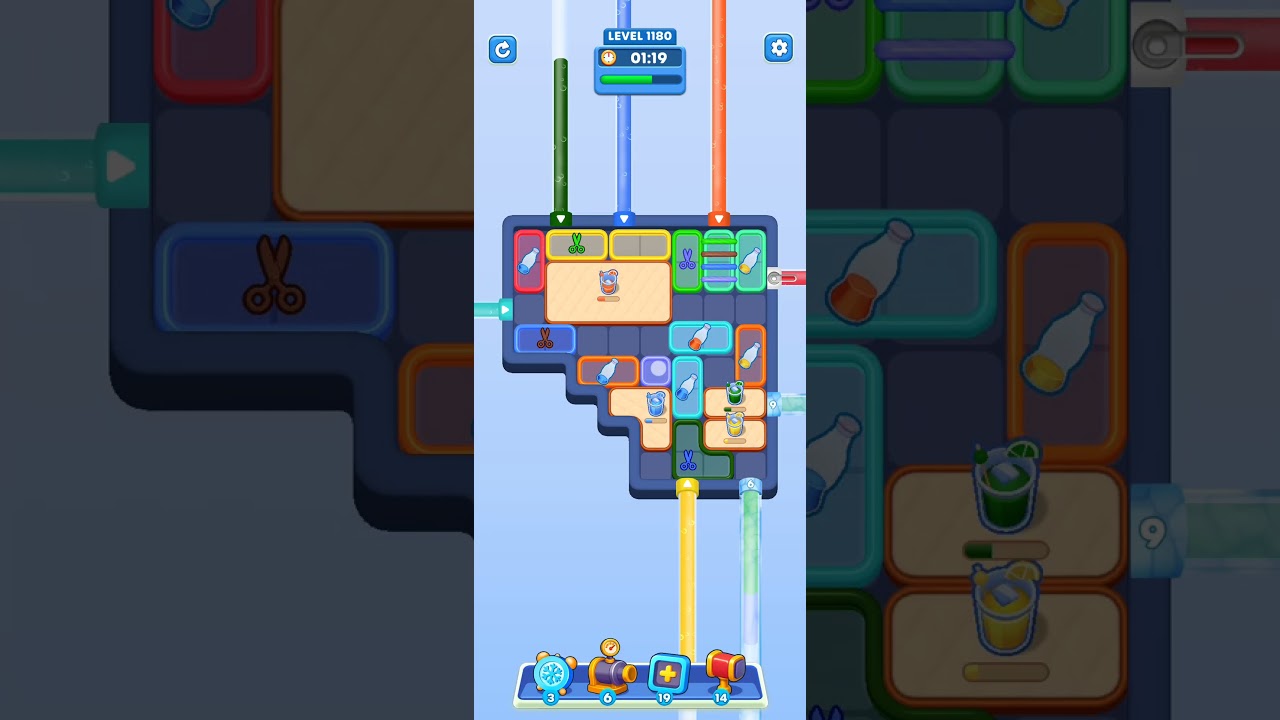
Task: Tap the orange inlet arrow at the top
Action: [718, 220]
